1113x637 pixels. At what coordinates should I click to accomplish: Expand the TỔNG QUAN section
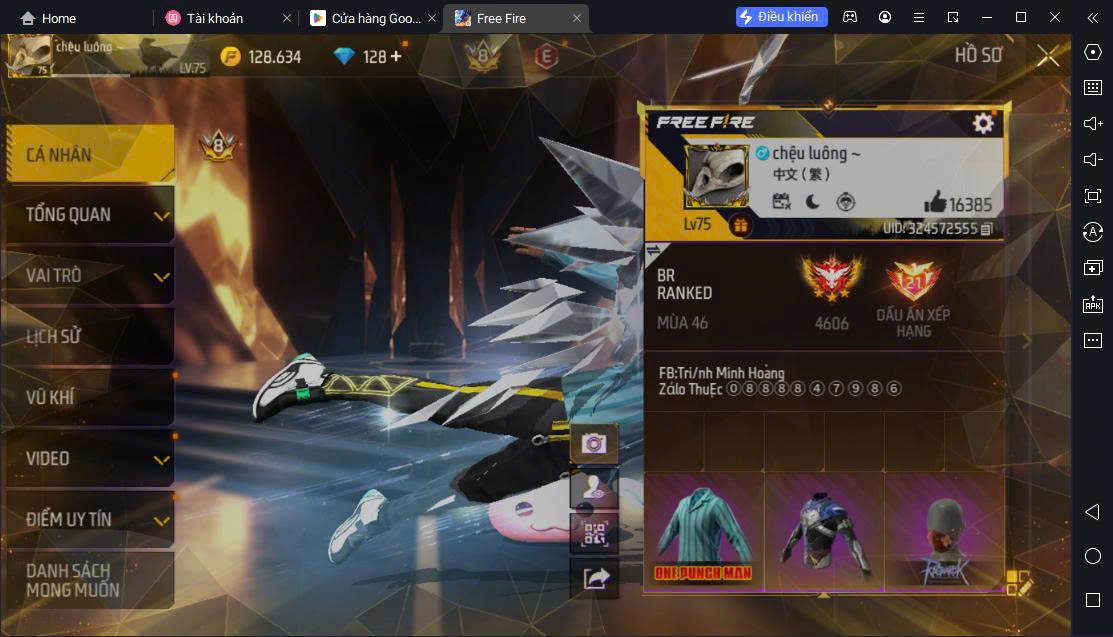(x=89, y=215)
